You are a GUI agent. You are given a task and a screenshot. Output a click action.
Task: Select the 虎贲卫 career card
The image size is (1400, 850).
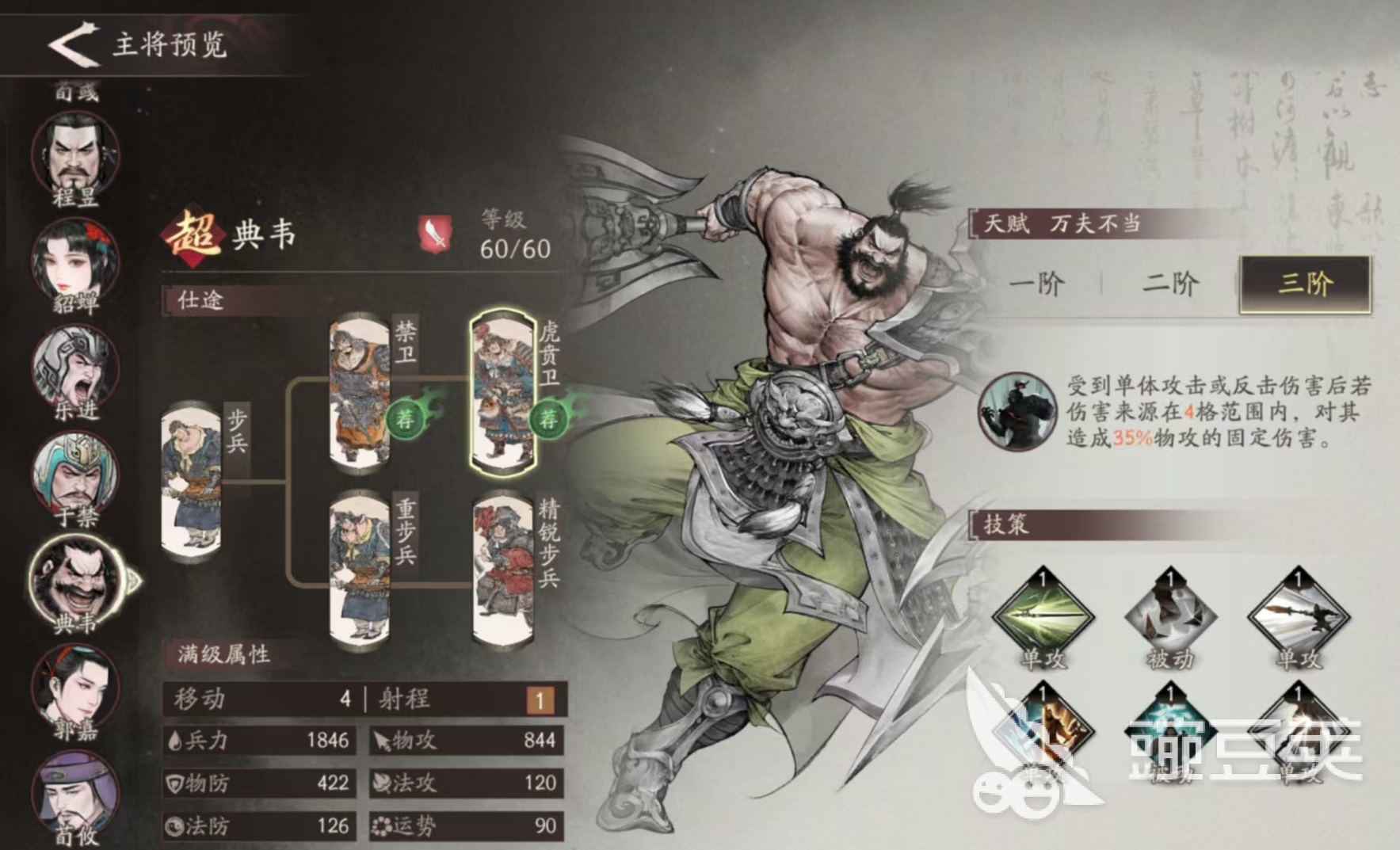tap(502, 392)
